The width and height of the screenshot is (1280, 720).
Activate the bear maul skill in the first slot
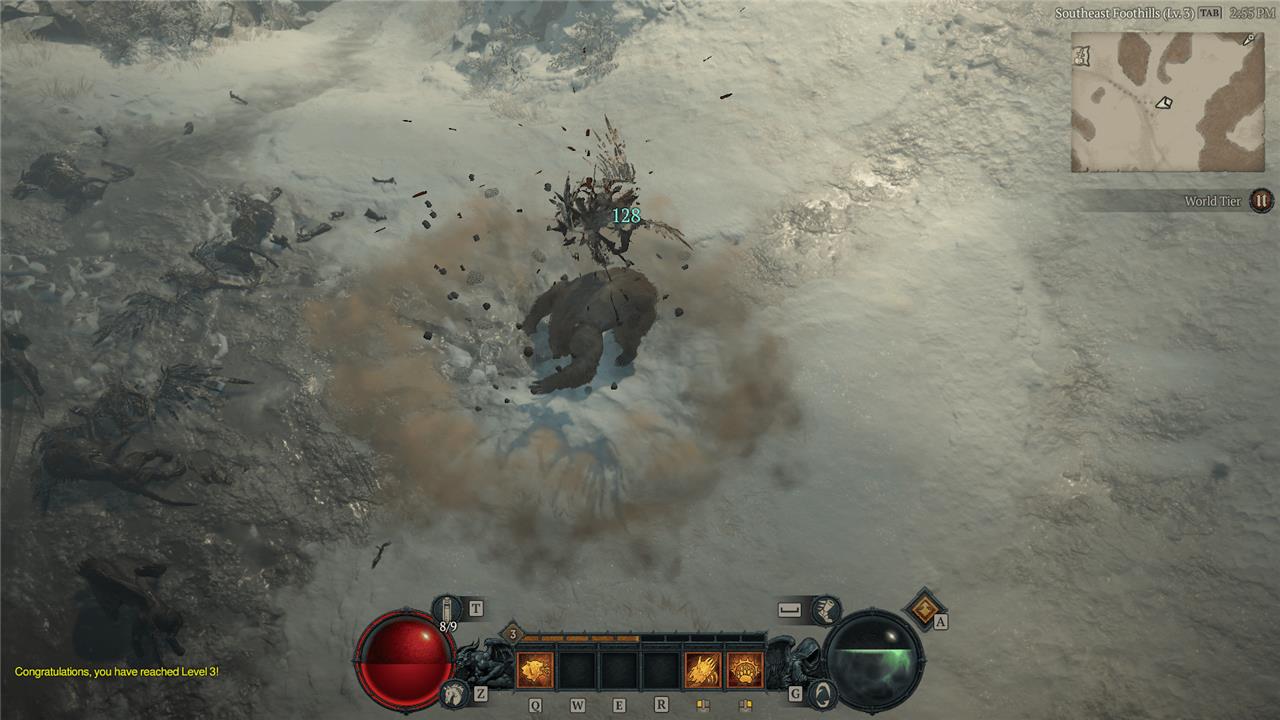tap(535, 669)
